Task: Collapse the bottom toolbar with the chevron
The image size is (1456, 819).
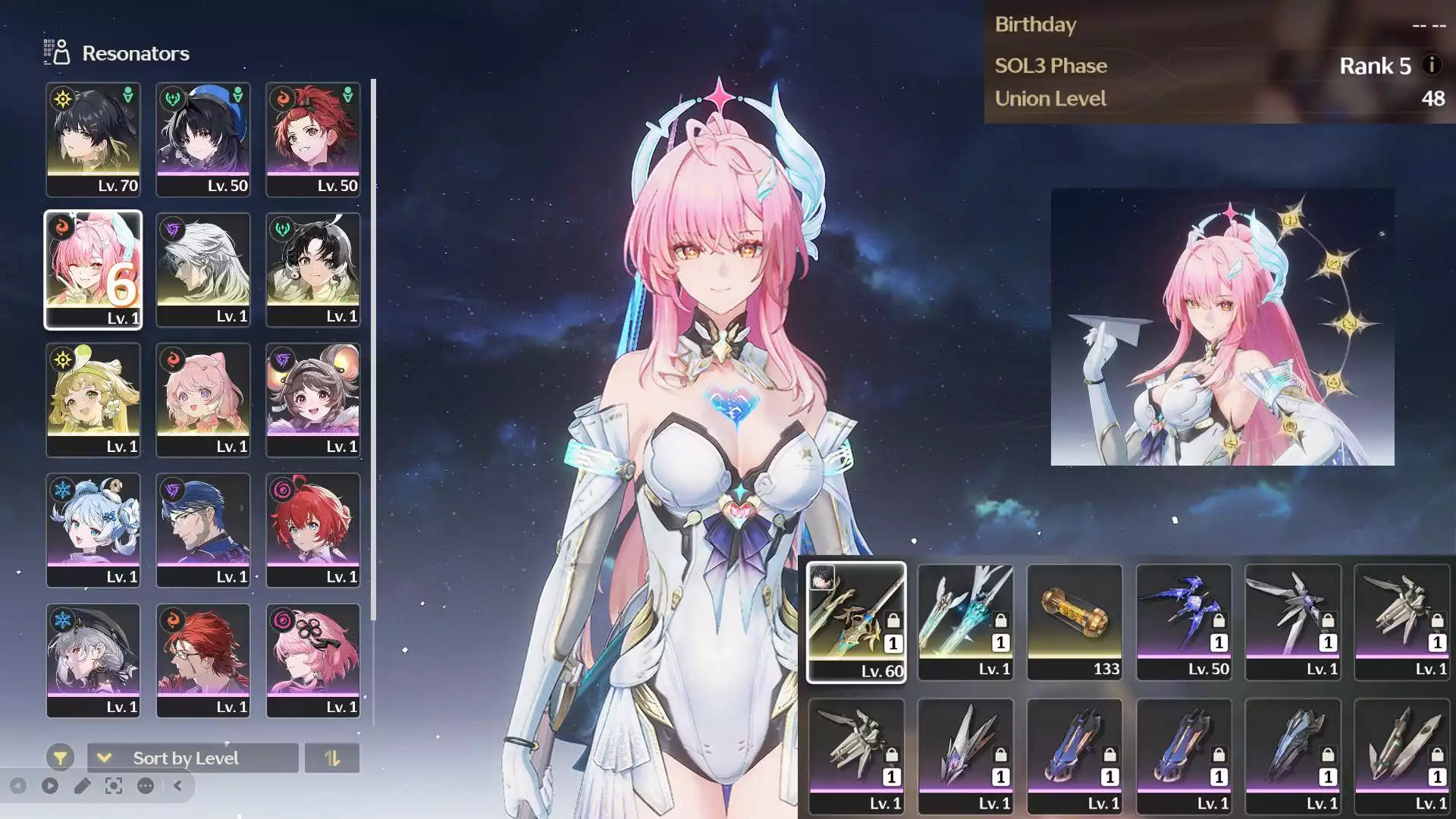Action: click(x=179, y=786)
